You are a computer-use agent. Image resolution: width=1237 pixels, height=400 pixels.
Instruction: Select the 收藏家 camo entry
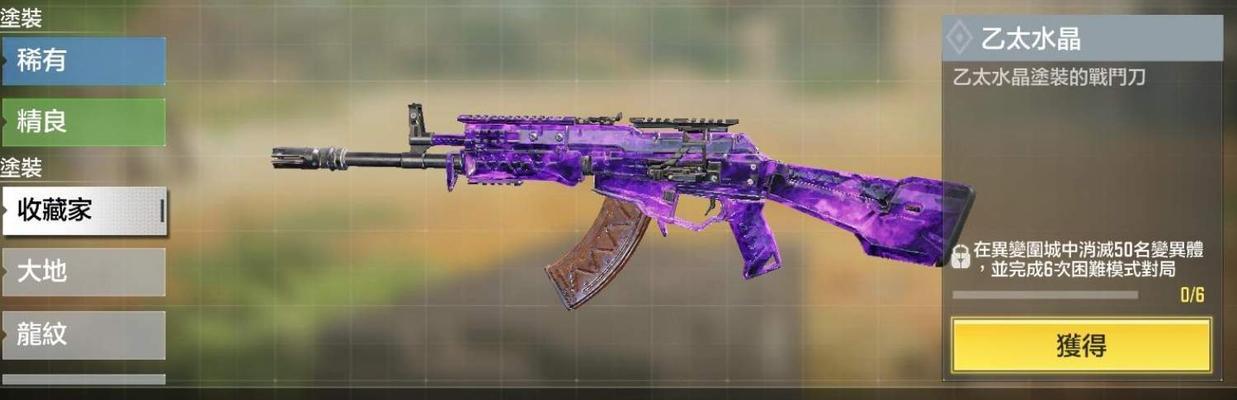tap(83, 210)
